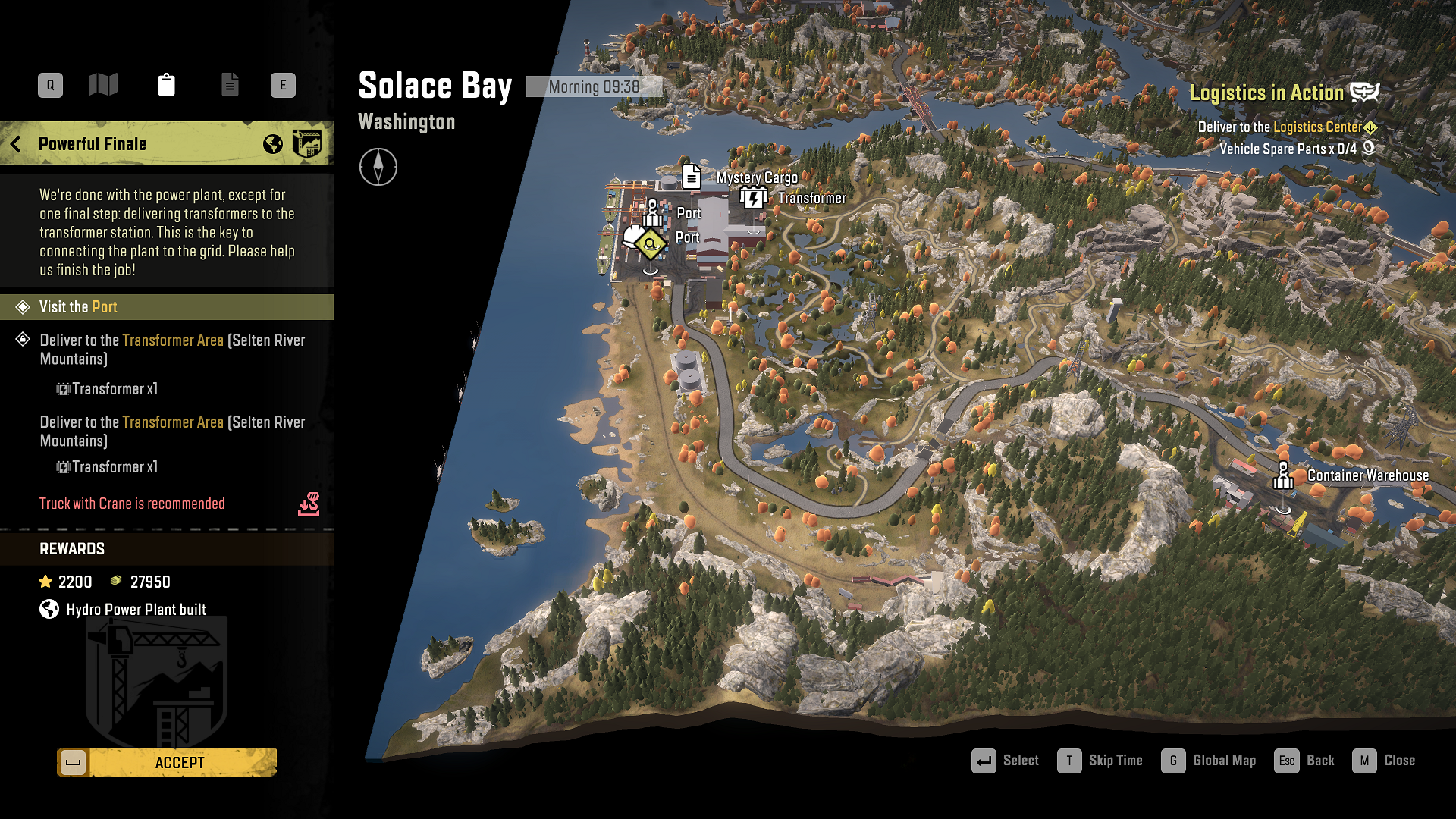Click the Back option
Screen dimensions: 1456x819
coord(1304,761)
